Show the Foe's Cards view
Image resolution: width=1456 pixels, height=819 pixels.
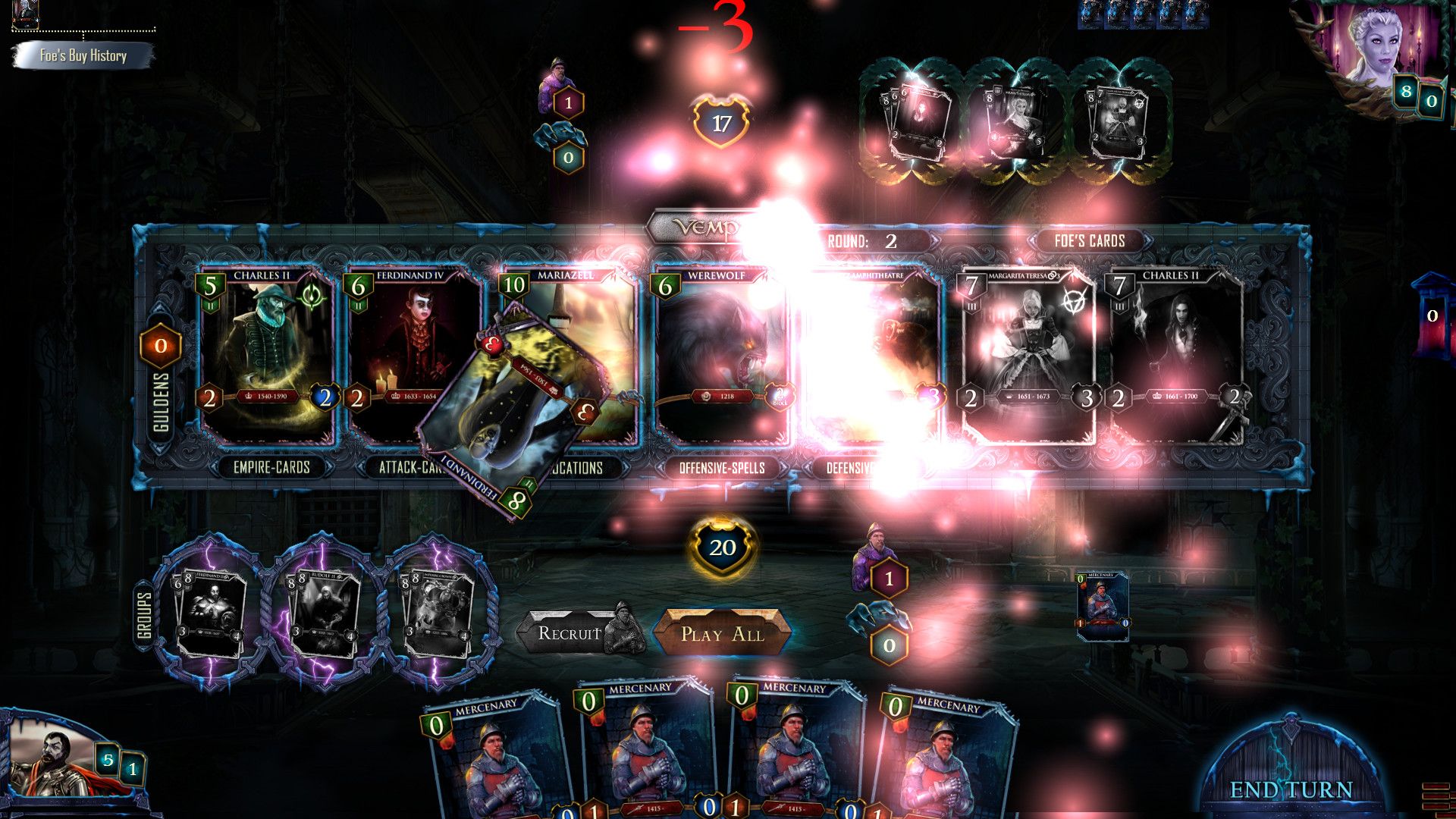1089,241
